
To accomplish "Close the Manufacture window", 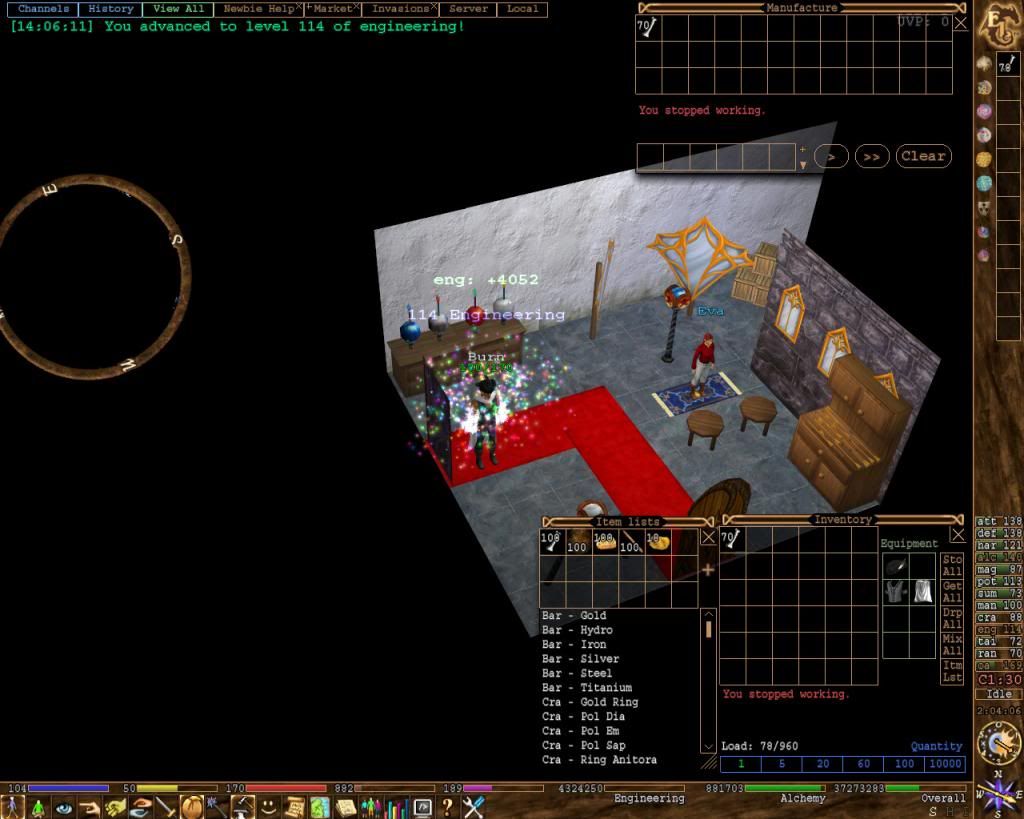I will pos(960,22).
